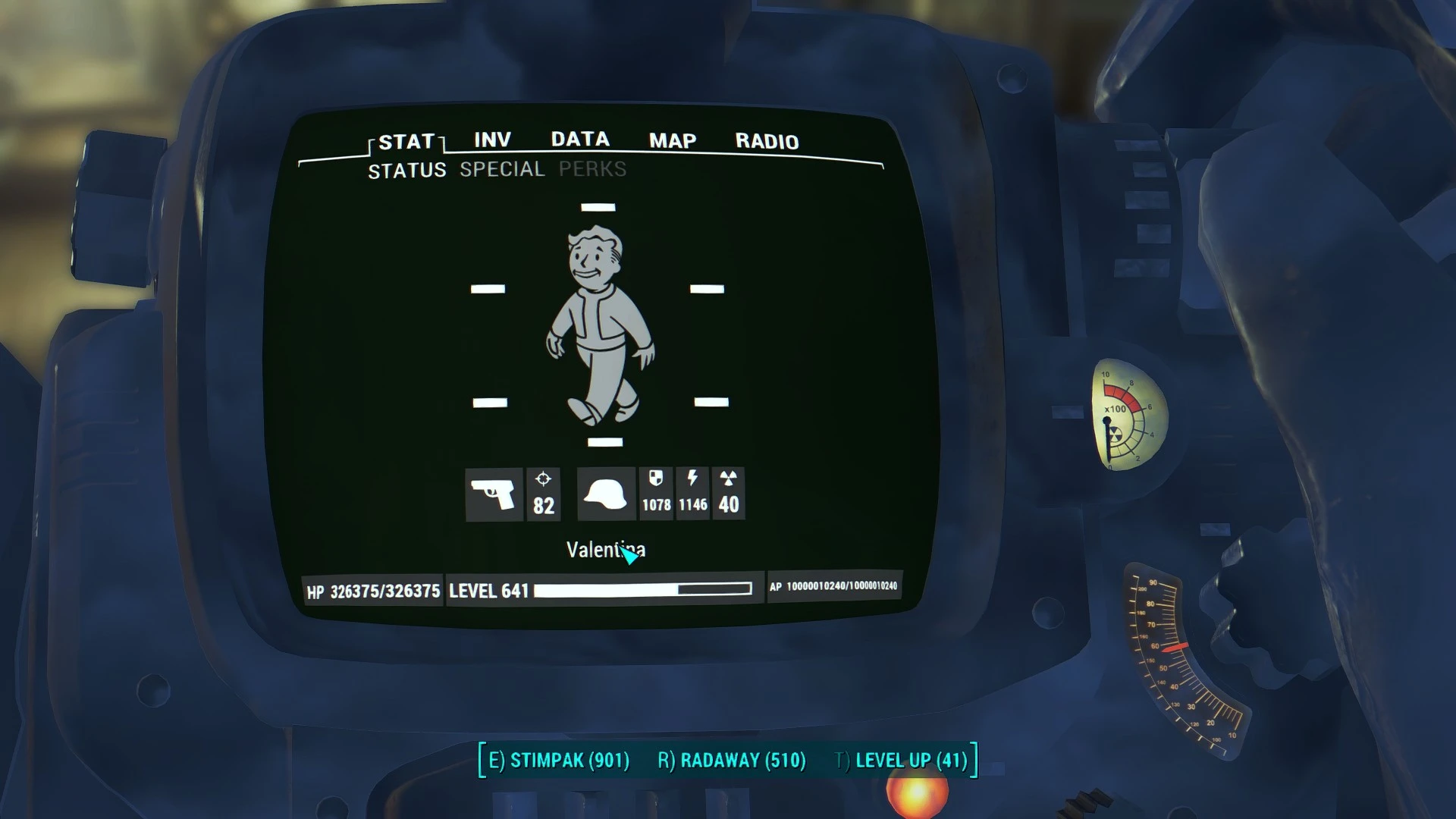Click the LEVEL 641 experience progress bar
The image size is (1456, 819).
[x=641, y=590]
